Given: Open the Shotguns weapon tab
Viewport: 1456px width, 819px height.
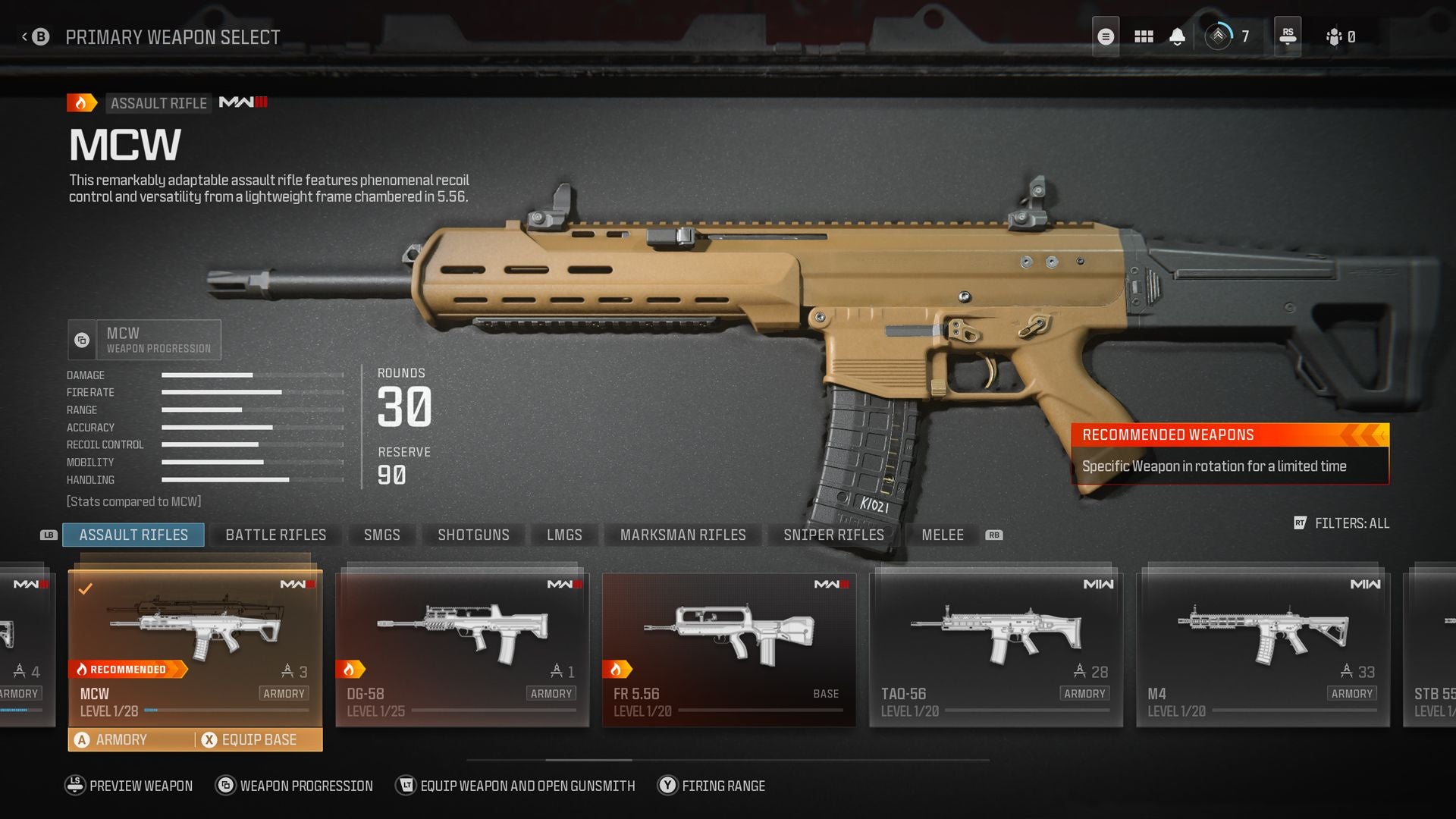Looking at the screenshot, I should [473, 535].
